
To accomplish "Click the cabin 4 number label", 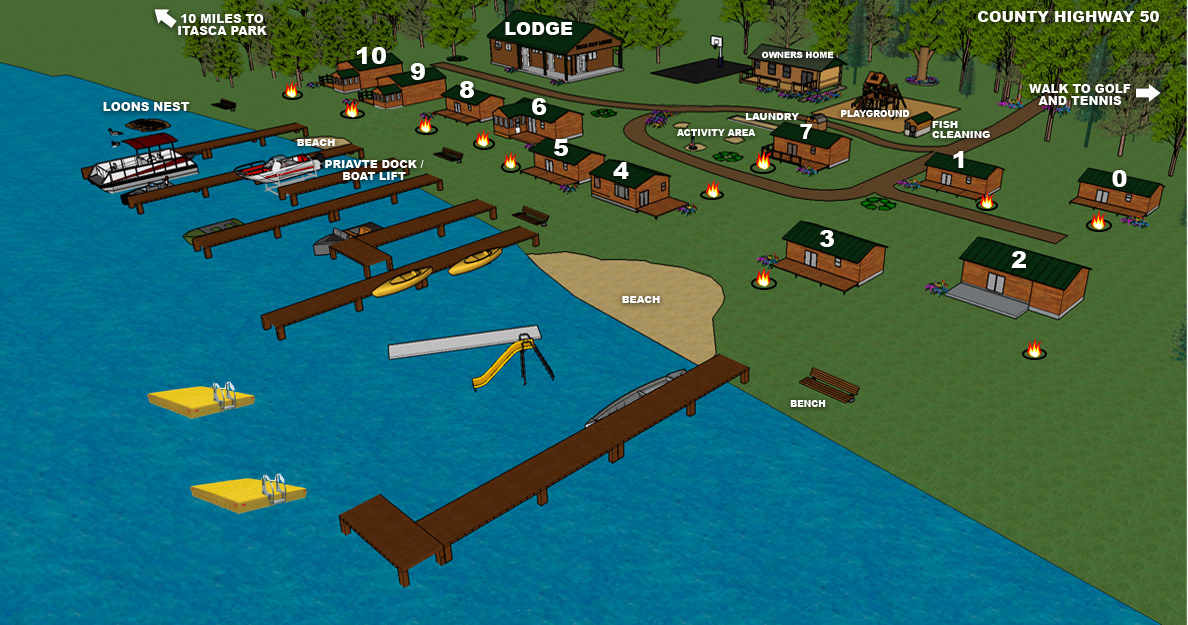I will (x=620, y=171).
